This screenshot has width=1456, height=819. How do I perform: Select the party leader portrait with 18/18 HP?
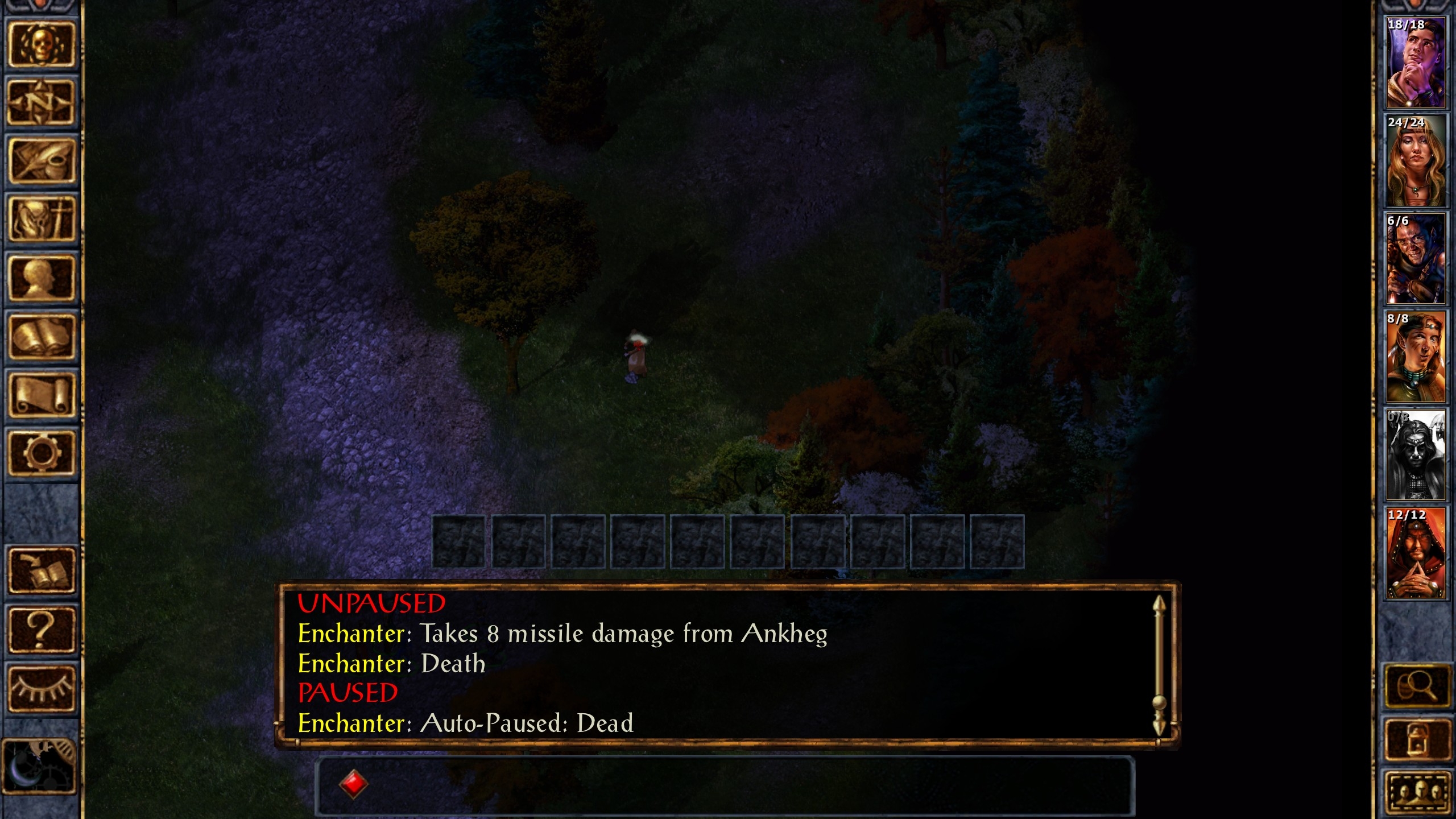(1415, 63)
